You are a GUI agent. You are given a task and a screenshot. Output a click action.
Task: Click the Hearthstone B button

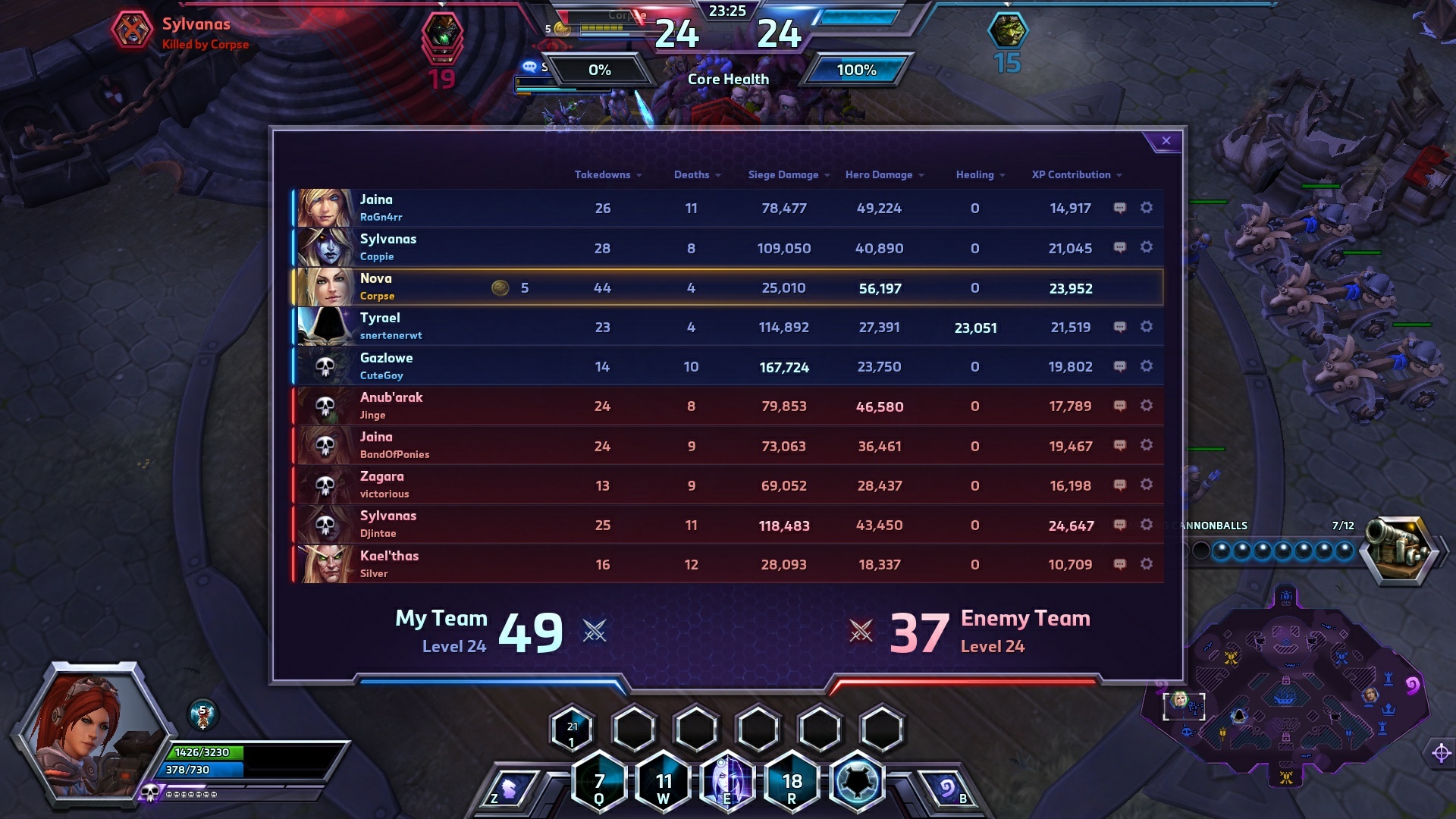point(946,790)
